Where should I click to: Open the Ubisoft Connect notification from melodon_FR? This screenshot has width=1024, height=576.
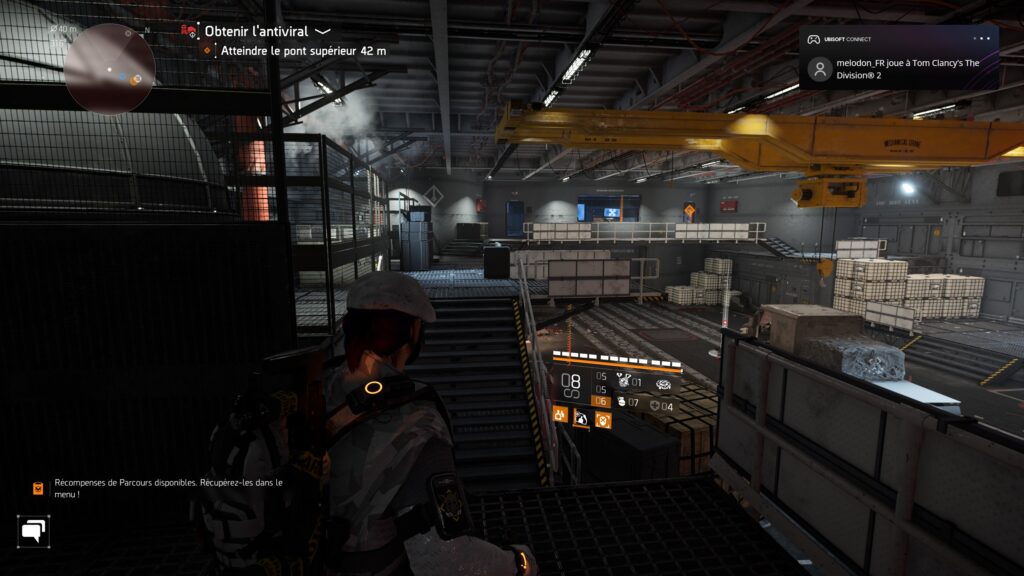(x=898, y=68)
